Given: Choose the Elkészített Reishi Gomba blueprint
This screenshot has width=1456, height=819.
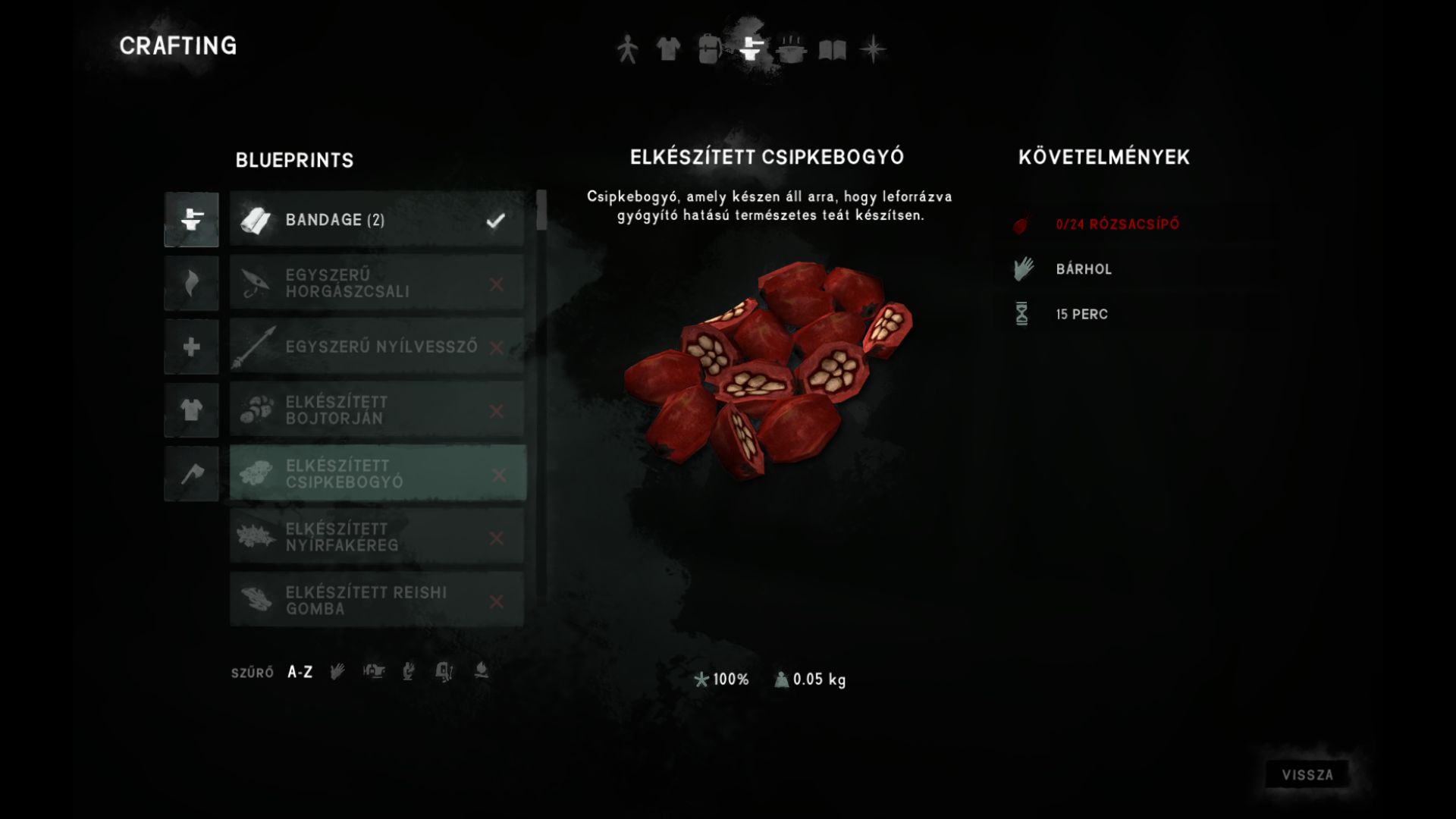Looking at the screenshot, I should point(377,600).
